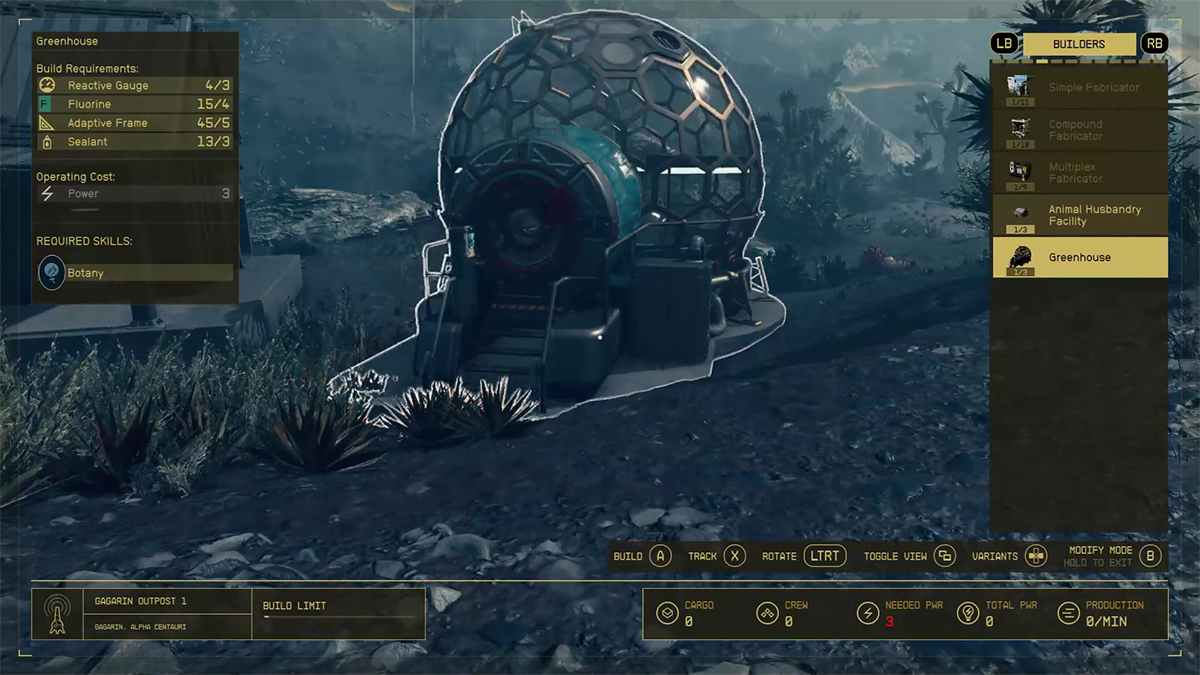Select the Reactive Gauge requirement row
Screen dimensions: 1200x675
[x=135, y=86]
